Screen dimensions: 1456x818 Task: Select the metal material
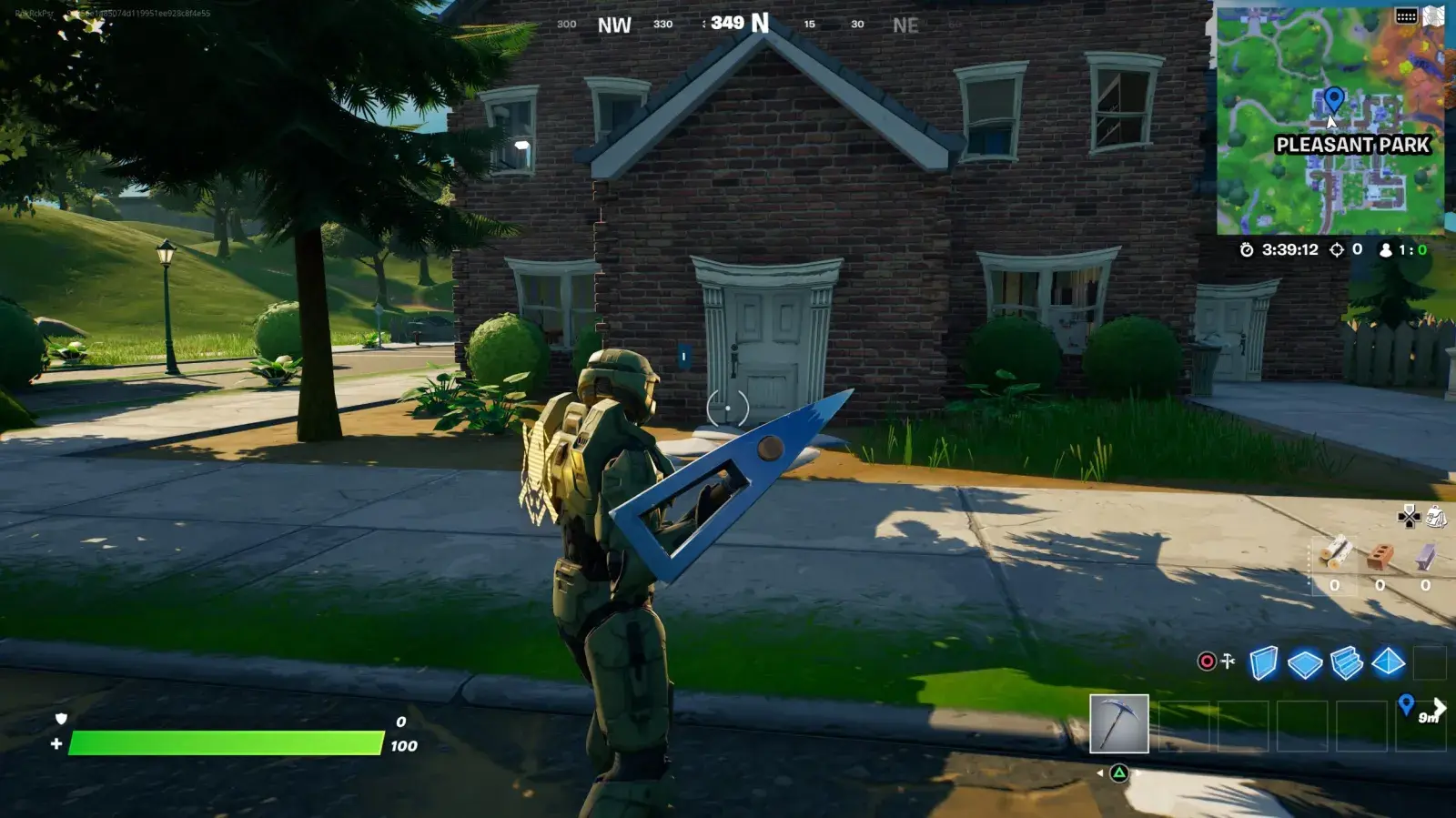click(1425, 554)
